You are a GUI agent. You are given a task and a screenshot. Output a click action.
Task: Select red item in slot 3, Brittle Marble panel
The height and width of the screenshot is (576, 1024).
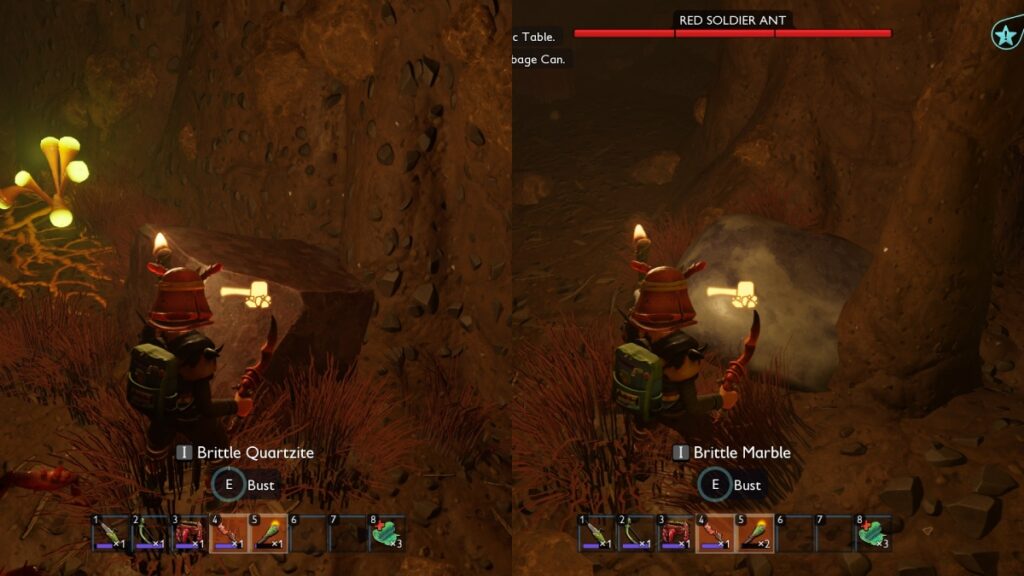[677, 533]
